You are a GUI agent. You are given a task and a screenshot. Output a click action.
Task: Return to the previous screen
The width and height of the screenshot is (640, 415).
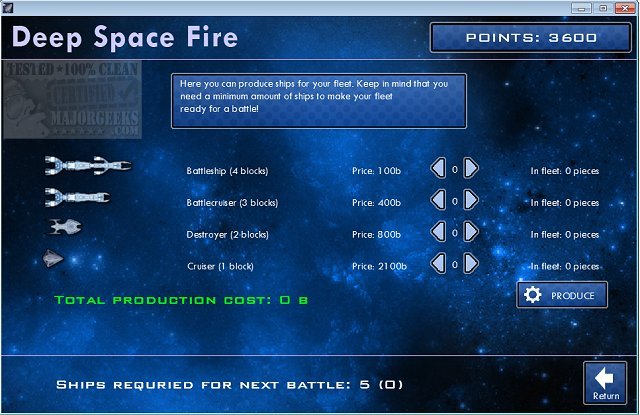[606, 384]
